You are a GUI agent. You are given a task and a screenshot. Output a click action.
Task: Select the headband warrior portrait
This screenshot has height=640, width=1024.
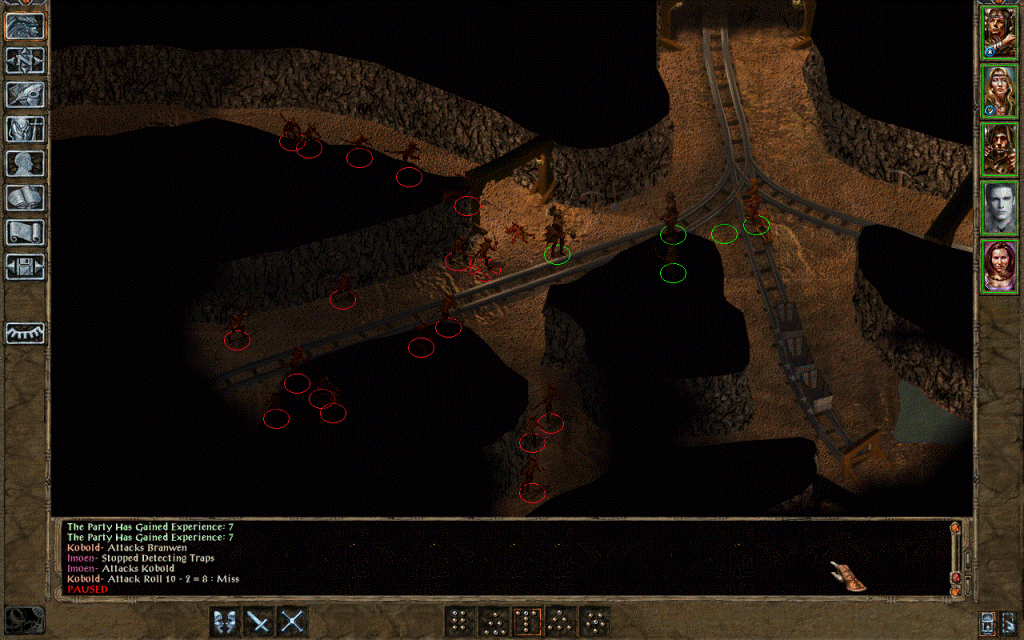point(998,32)
